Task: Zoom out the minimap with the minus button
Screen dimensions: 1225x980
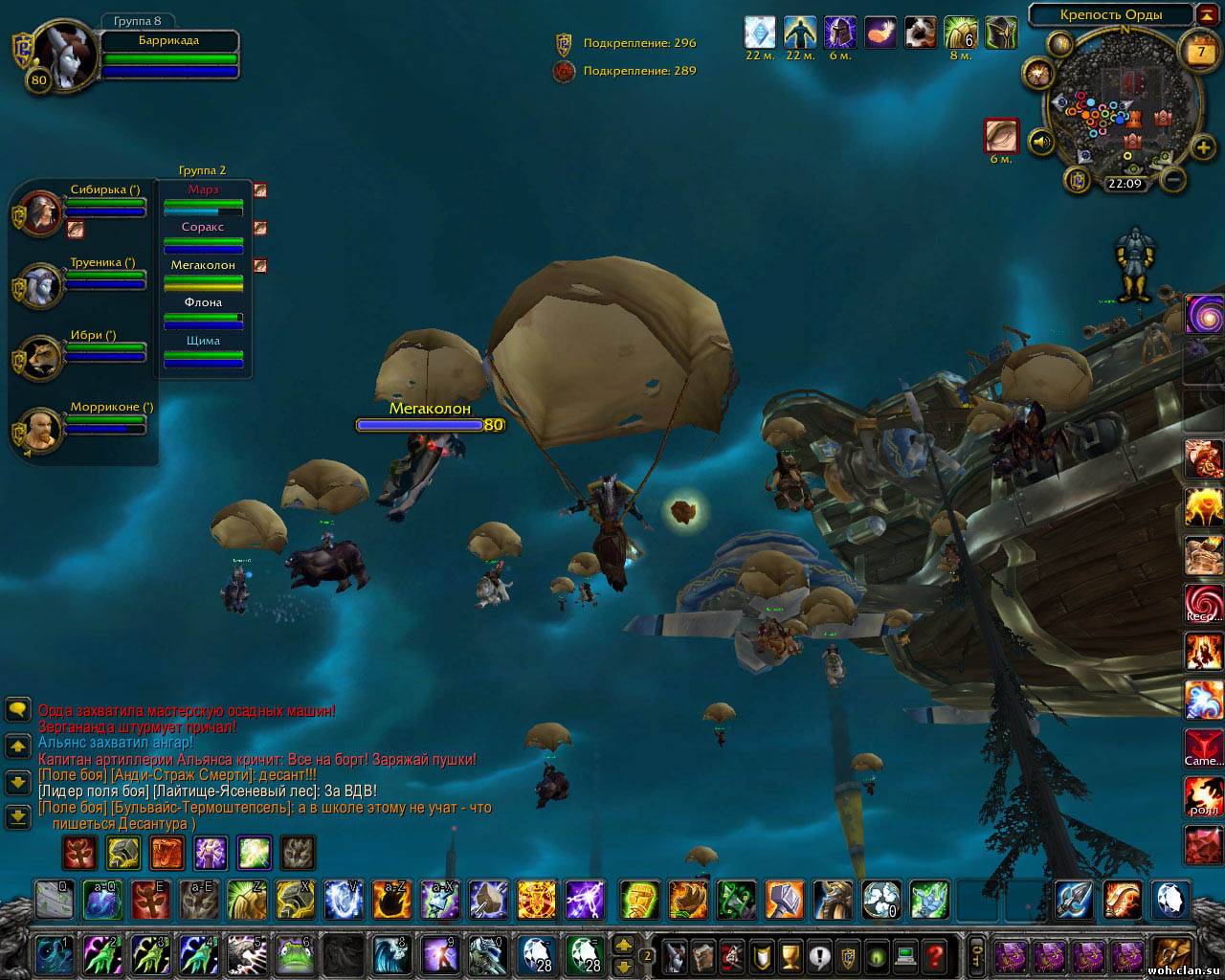Action: [x=1175, y=179]
